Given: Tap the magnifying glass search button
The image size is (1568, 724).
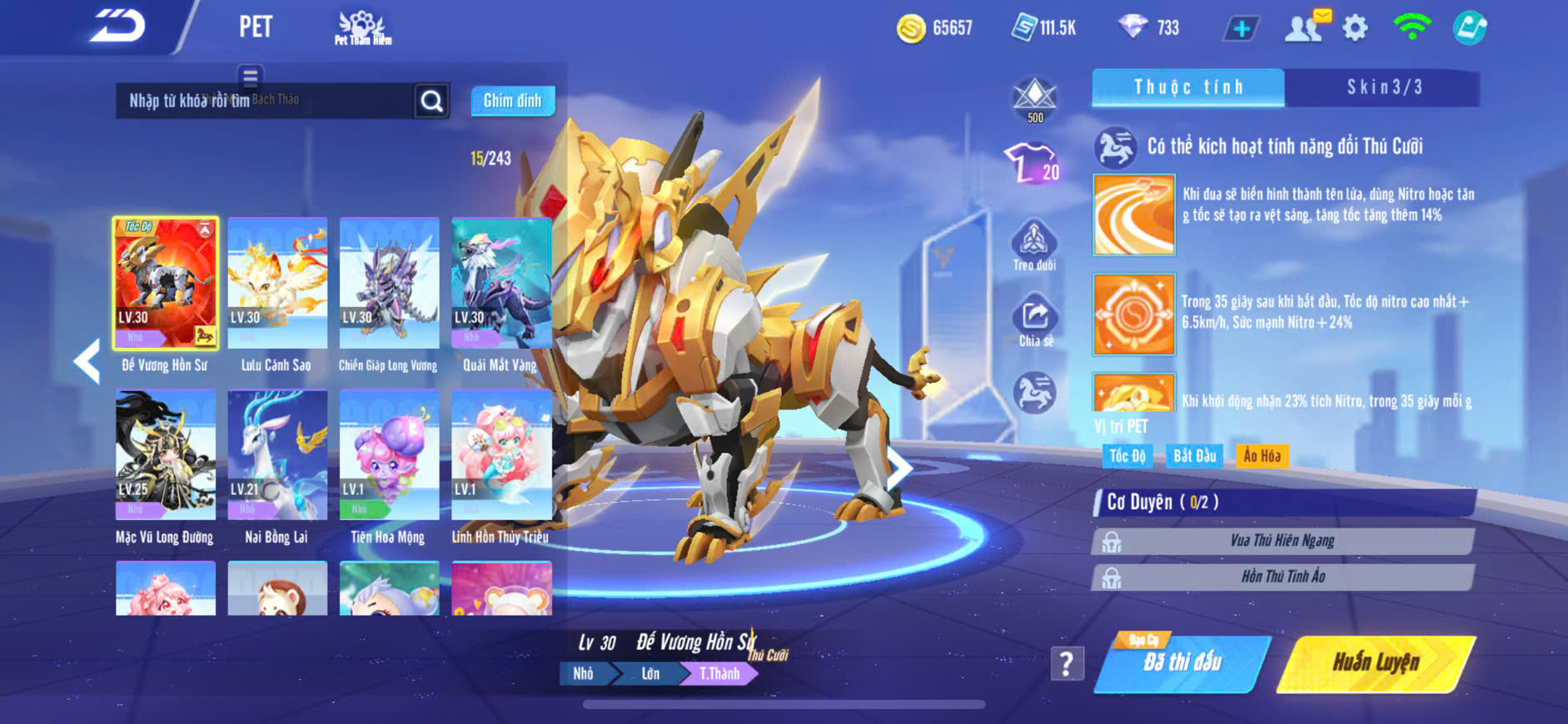Looking at the screenshot, I should click(x=431, y=101).
